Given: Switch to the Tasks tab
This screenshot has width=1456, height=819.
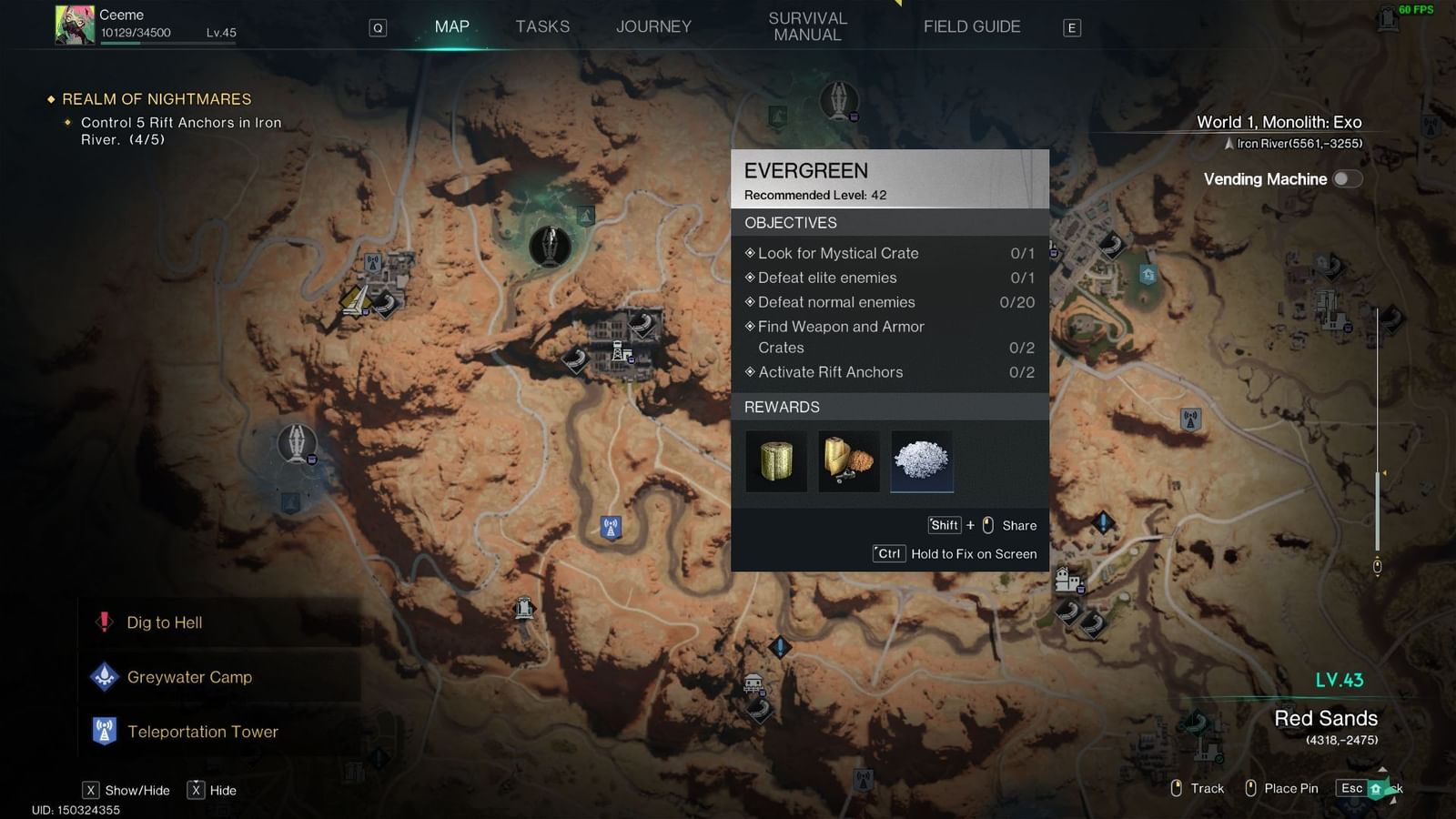Looking at the screenshot, I should click(542, 26).
